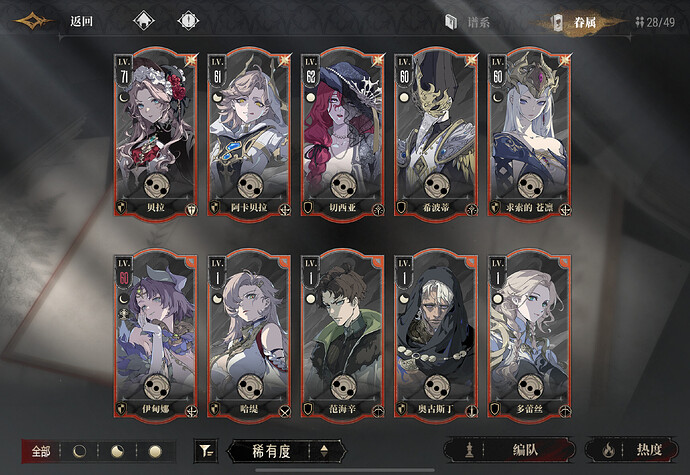The width and height of the screenshot is (690, 475).
Task: Show all characters with the 全部 filter
Action: coord(41,452)
